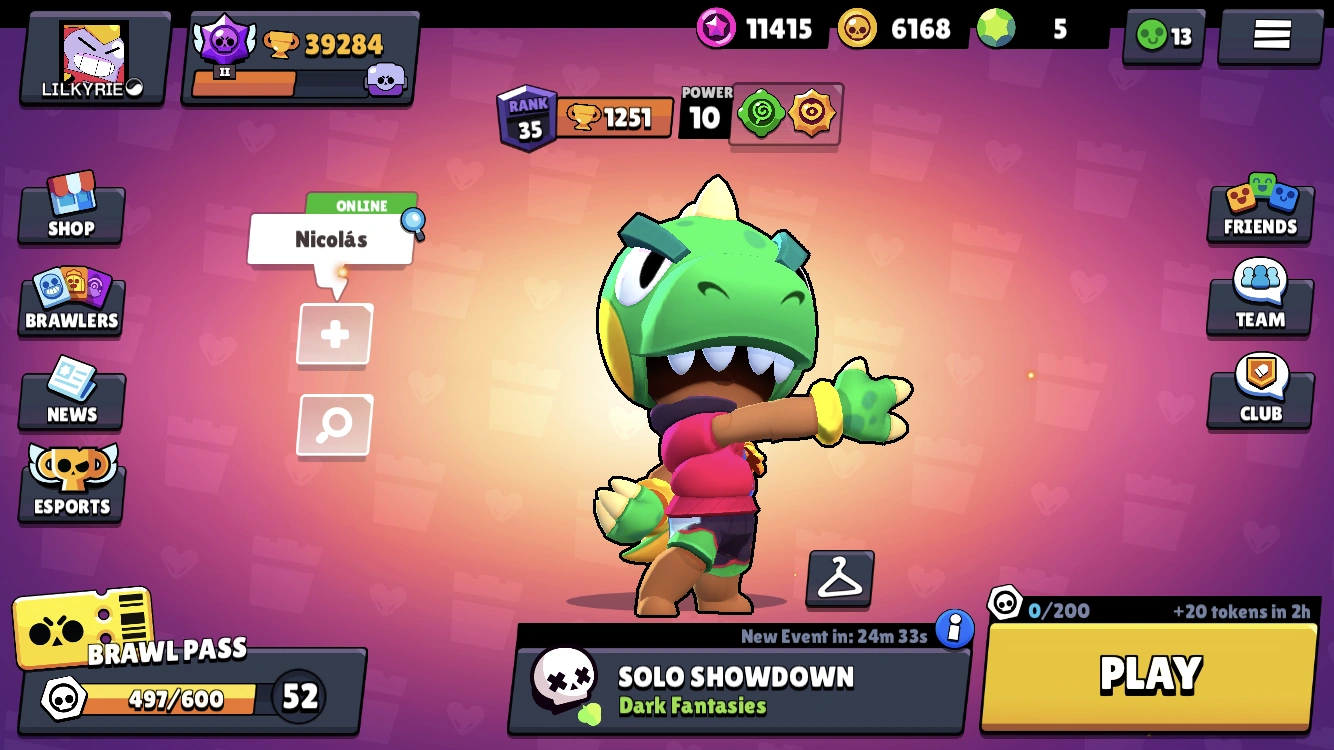Open the skin selector hanger icon

pyautogui.click(x=838, y=578)
